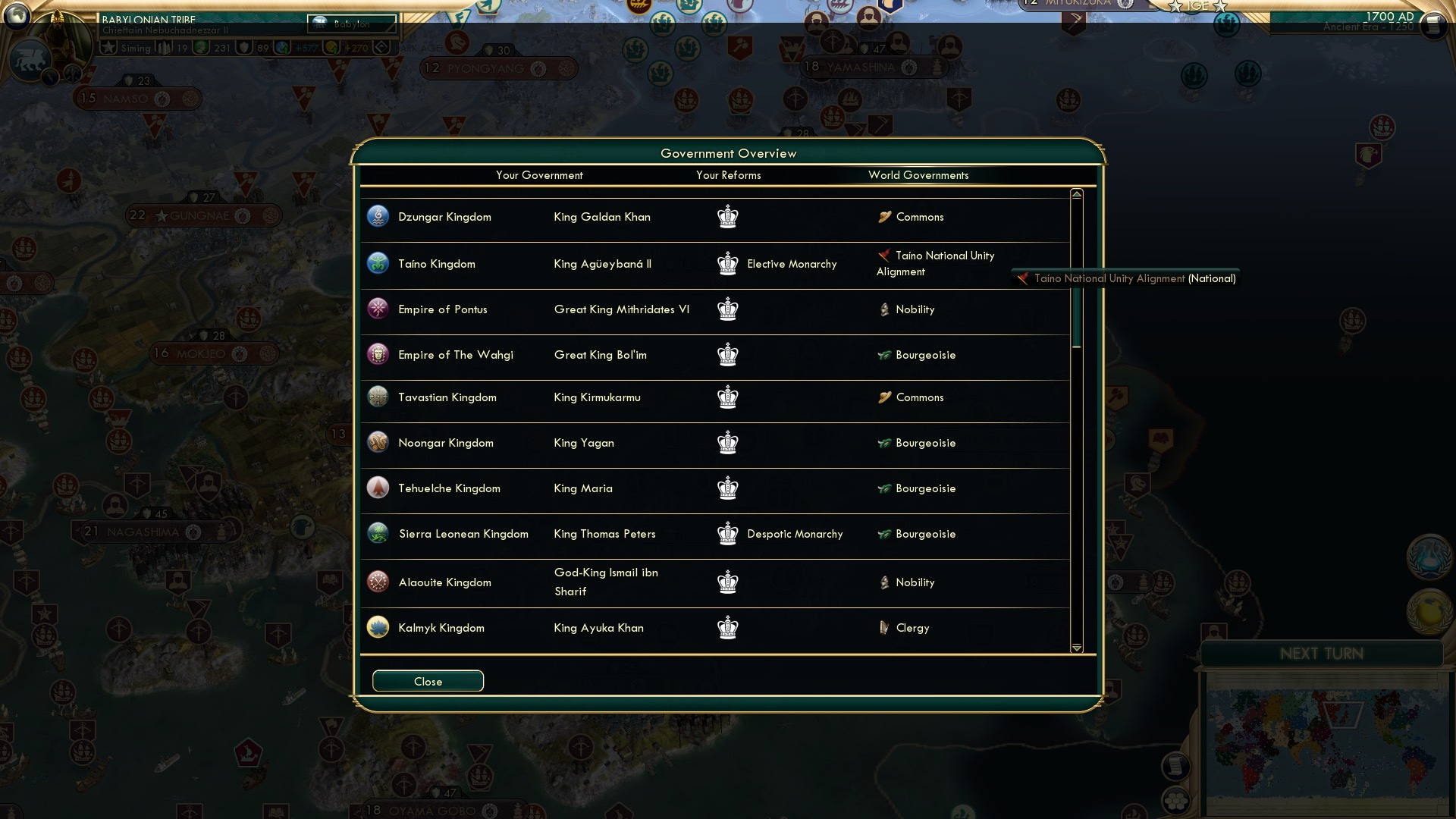
Task: Click the Commons alignment icon for Tavastian Kingdom
Action: (884, 397)
